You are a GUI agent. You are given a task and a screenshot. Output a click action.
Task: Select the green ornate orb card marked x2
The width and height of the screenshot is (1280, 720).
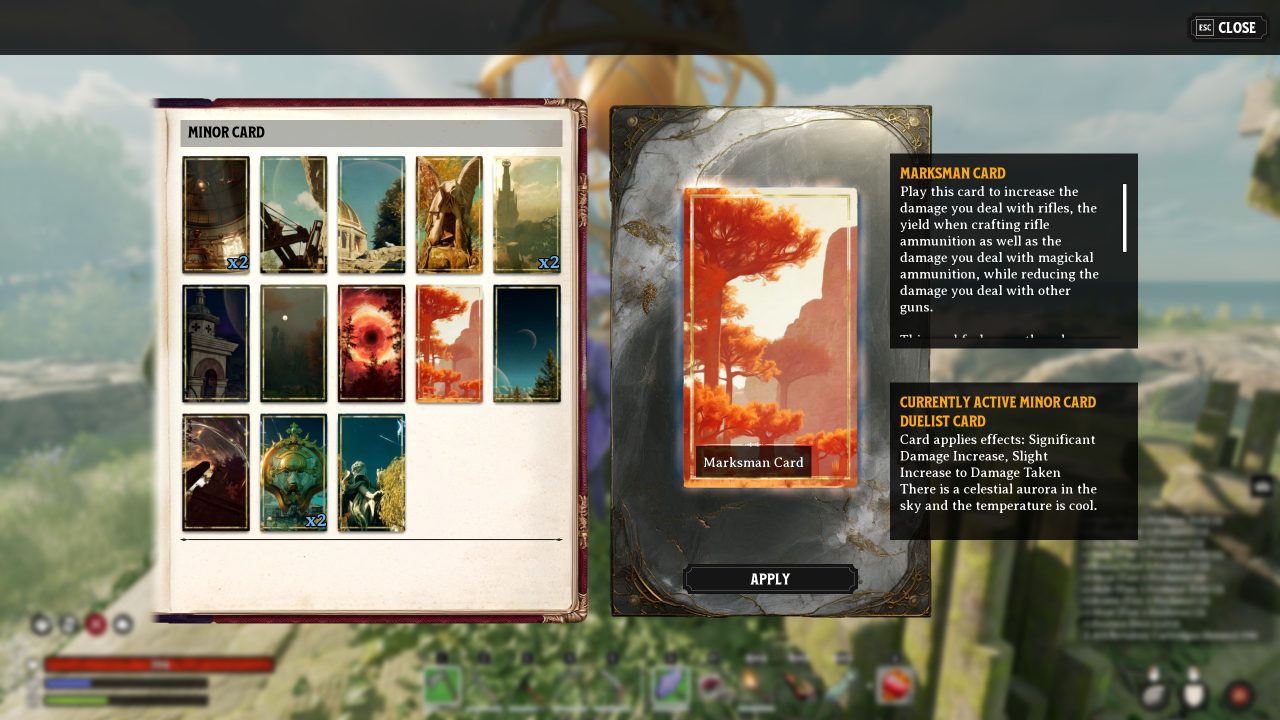click(293, 470)
